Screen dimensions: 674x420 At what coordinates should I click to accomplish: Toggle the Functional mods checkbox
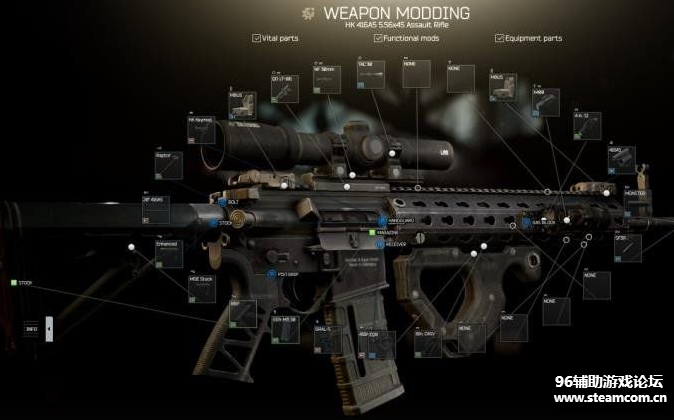point(378,38)
